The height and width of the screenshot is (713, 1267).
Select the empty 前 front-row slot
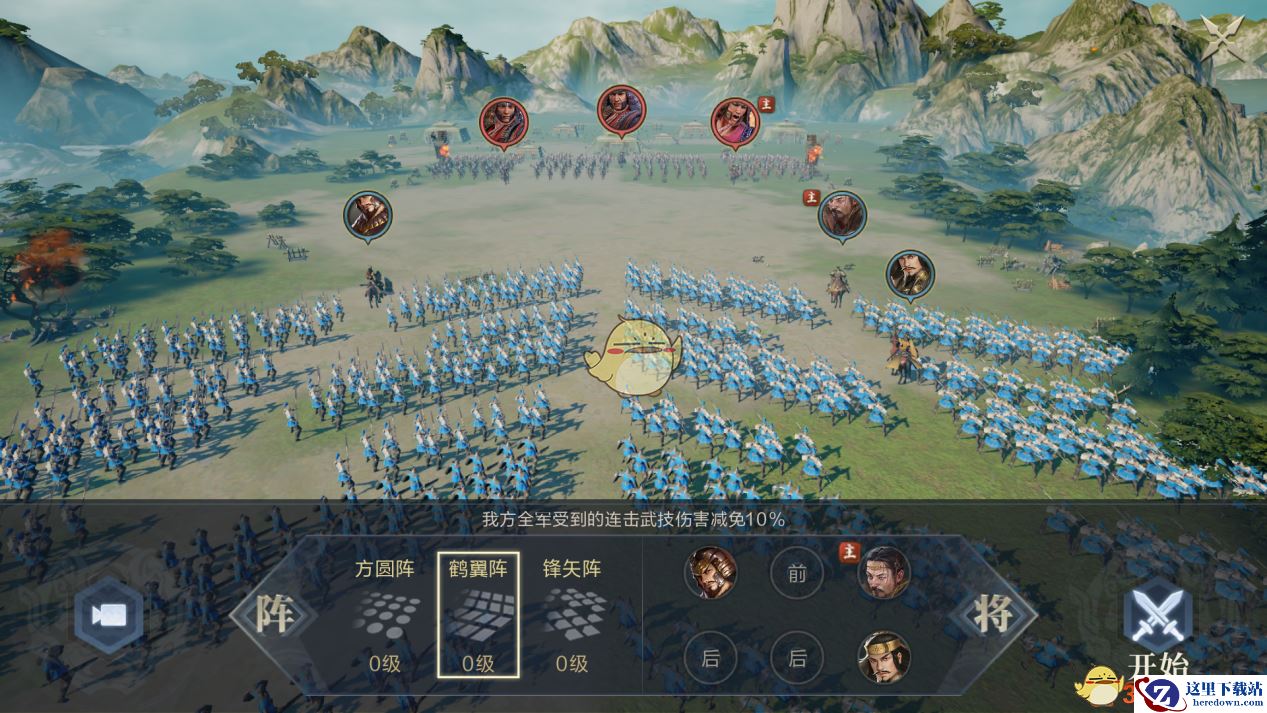tap(797, 574)
